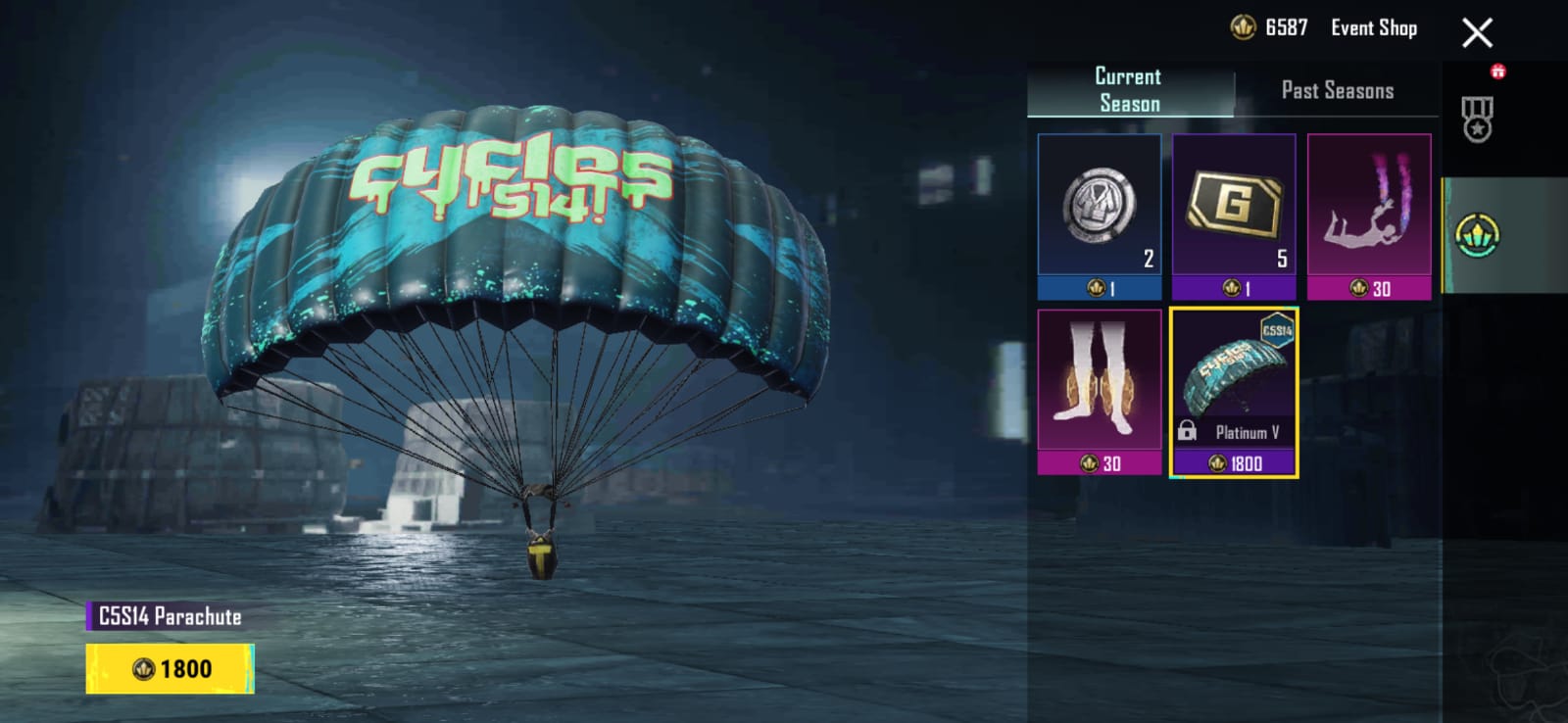The image size is (1568, 723).
Task: Switch to the Current Season tab
Action: coord(1126,84)
